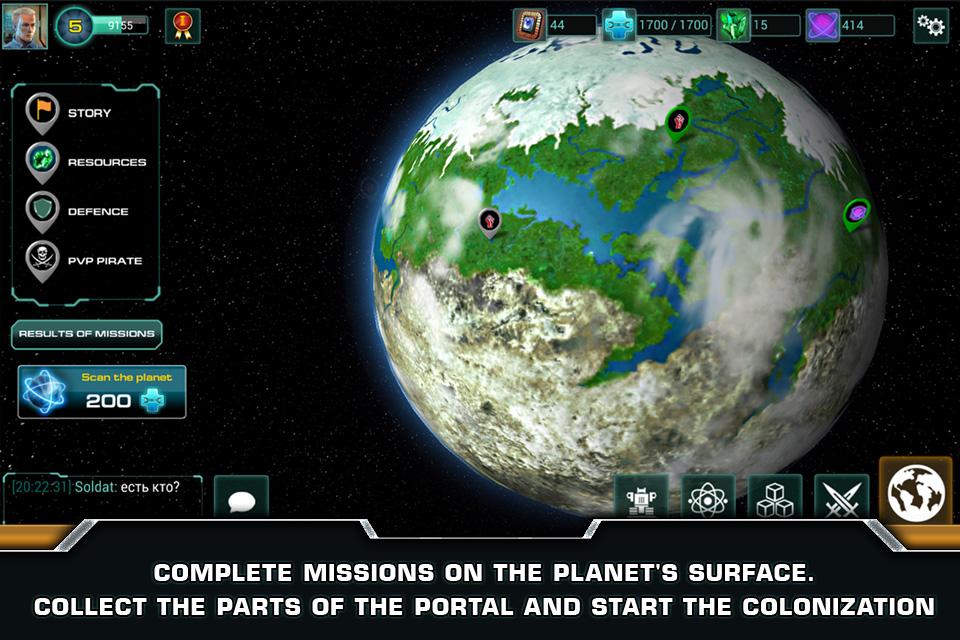This screenshot has height=640, width=960.
Task: Open the atom research tab
Action: click(708, 498)
